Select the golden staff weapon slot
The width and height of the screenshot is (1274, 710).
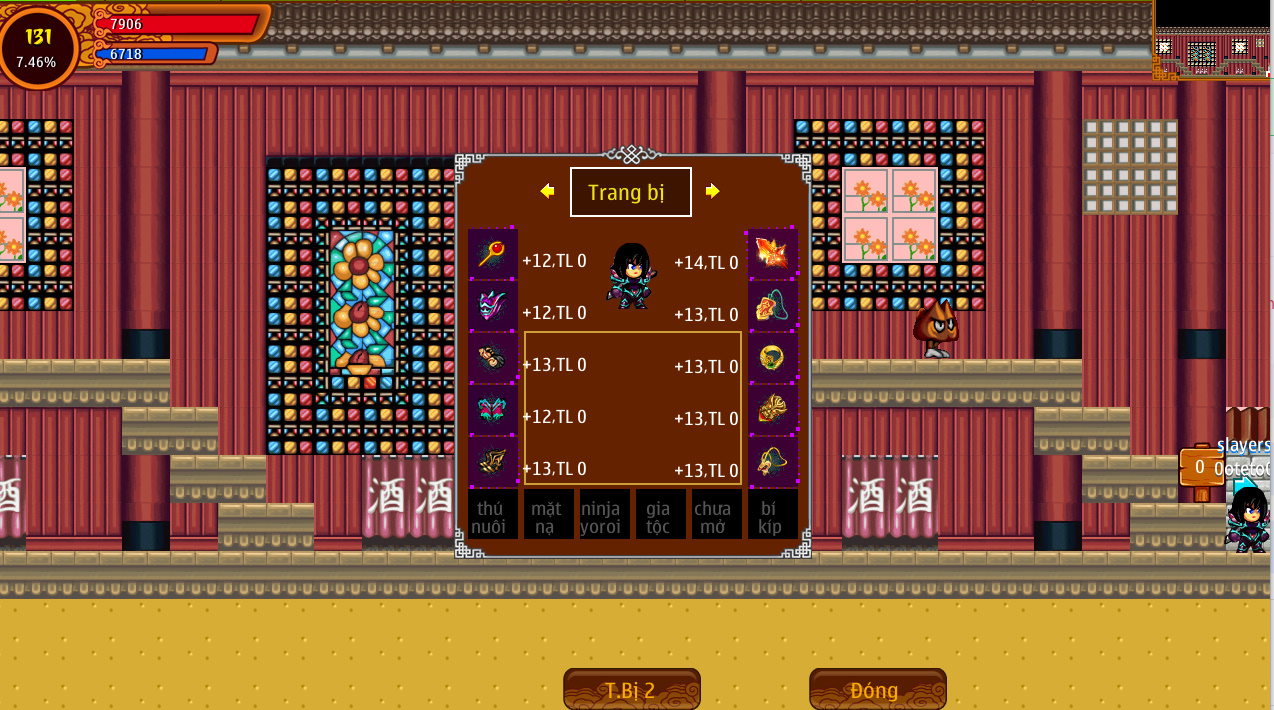coord(492,254)
